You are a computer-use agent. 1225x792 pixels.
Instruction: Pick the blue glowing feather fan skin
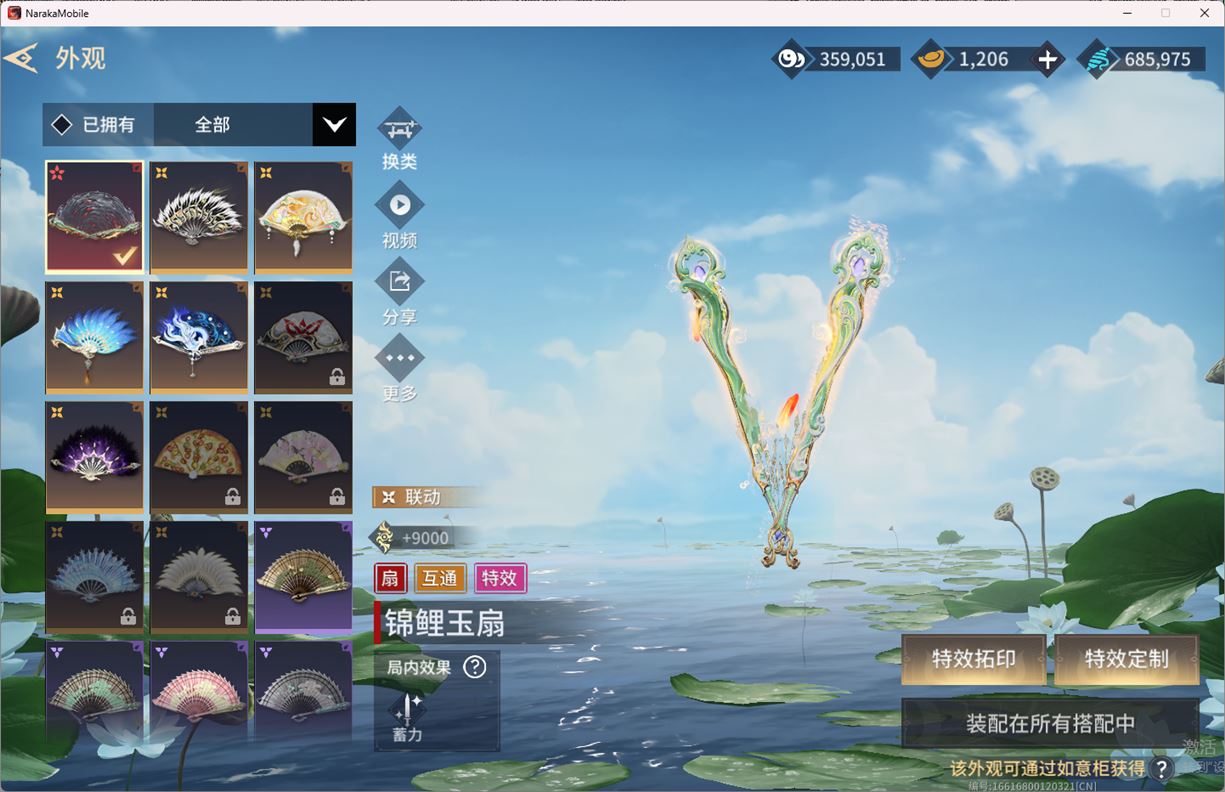point(95,337)
